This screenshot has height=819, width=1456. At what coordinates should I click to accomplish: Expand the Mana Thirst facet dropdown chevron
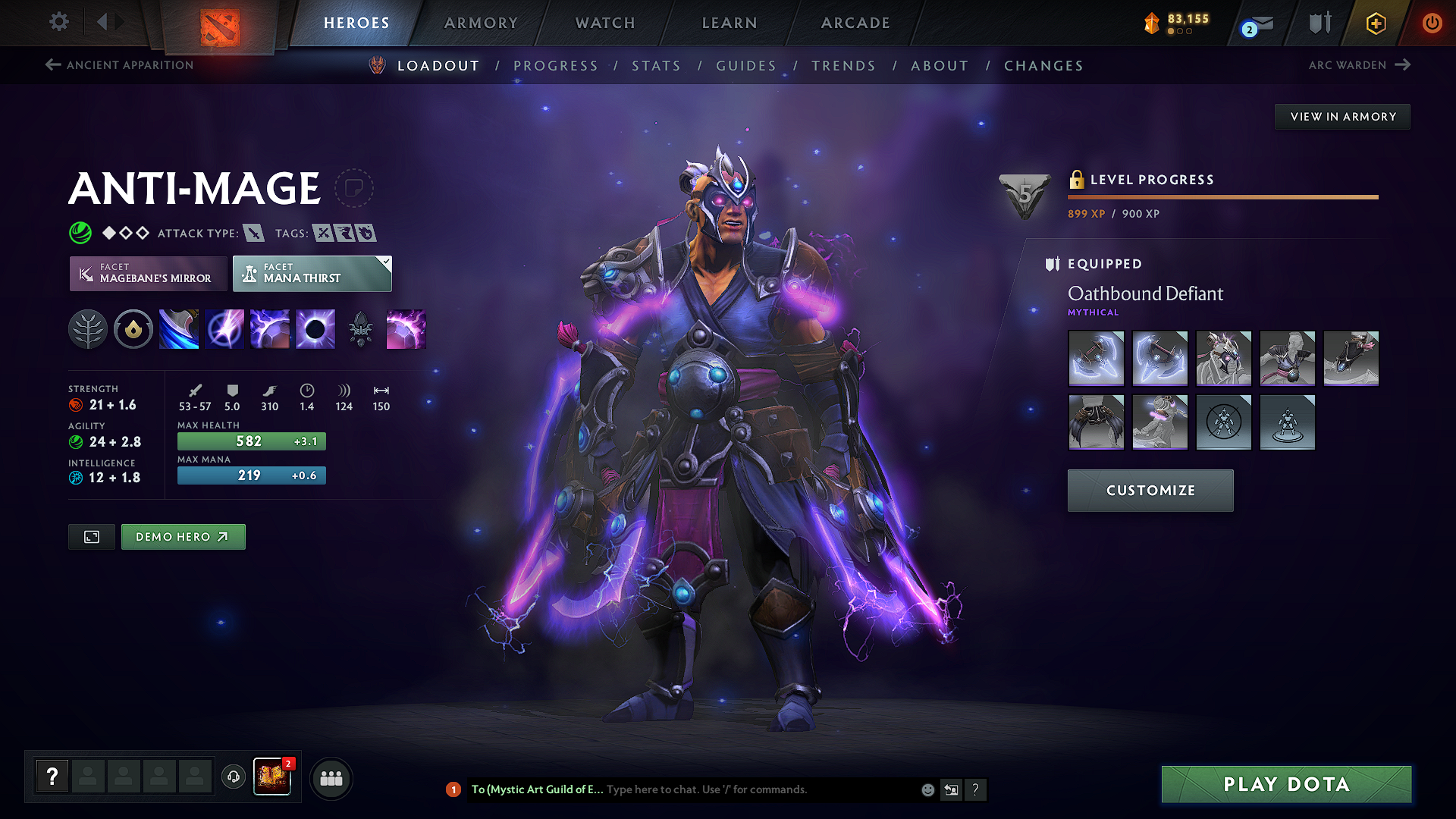385,261
